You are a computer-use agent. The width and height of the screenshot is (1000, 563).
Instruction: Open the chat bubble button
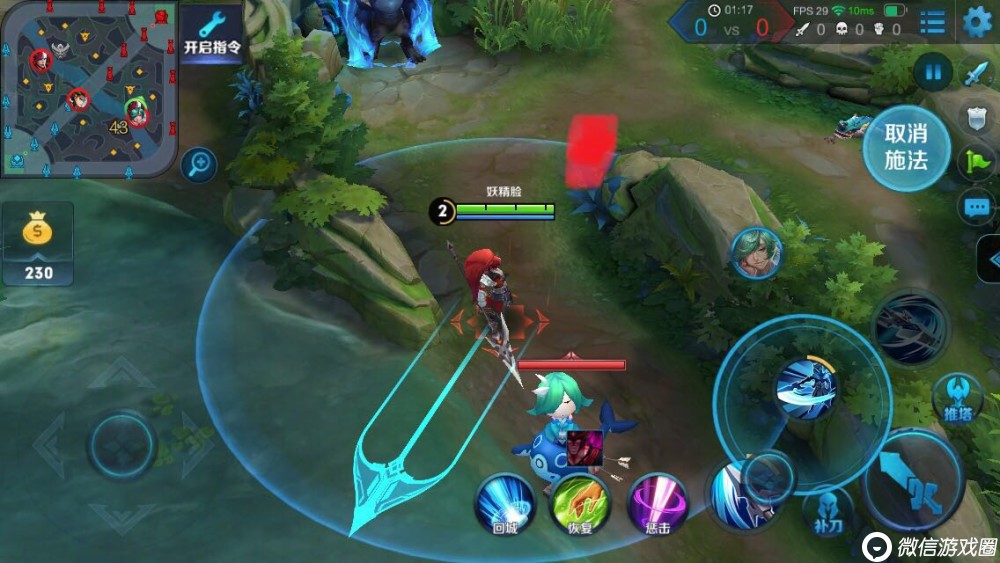pyautogui.click(x=976, y=207)
